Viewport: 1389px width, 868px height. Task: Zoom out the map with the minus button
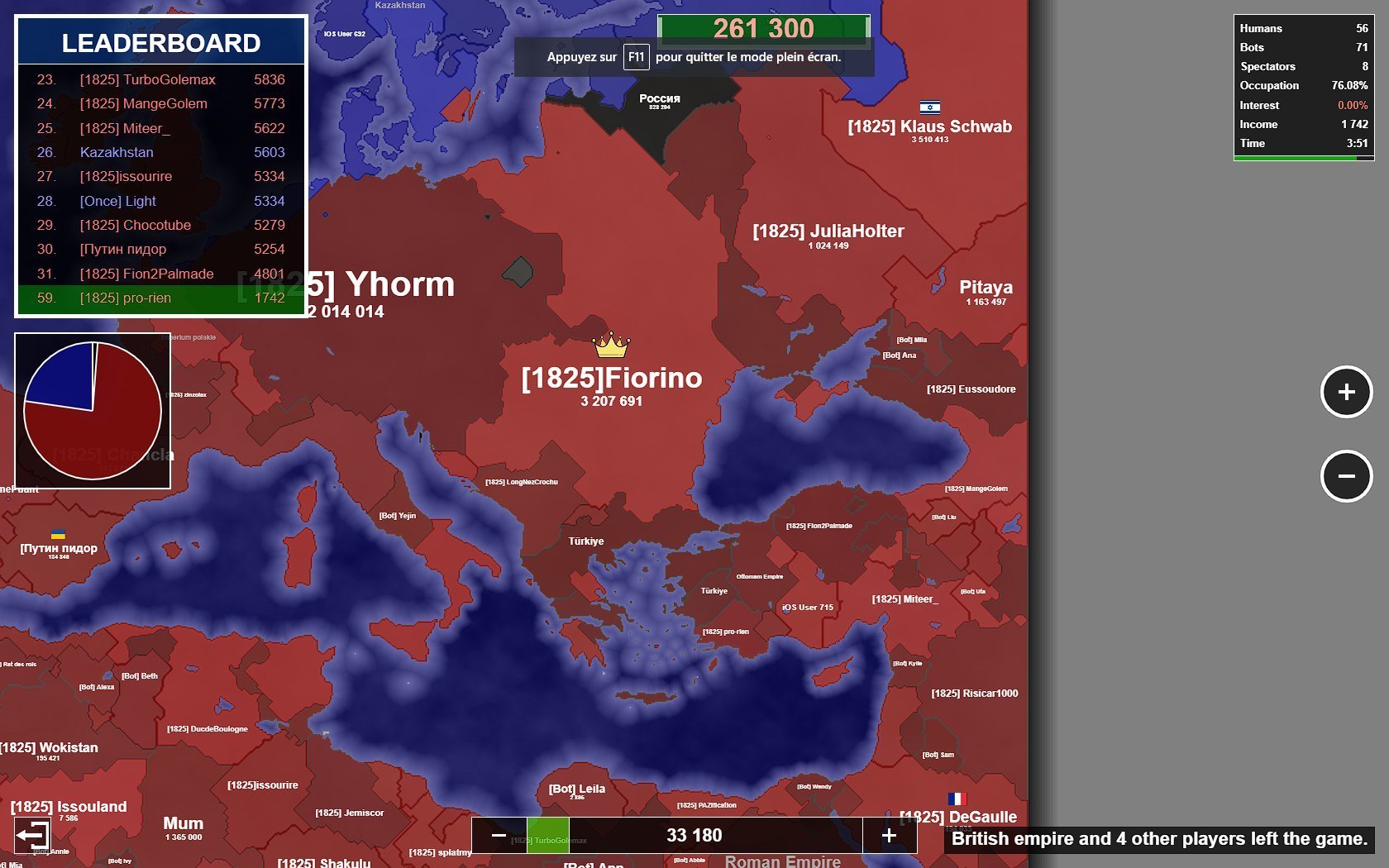tap(1346, 476)
